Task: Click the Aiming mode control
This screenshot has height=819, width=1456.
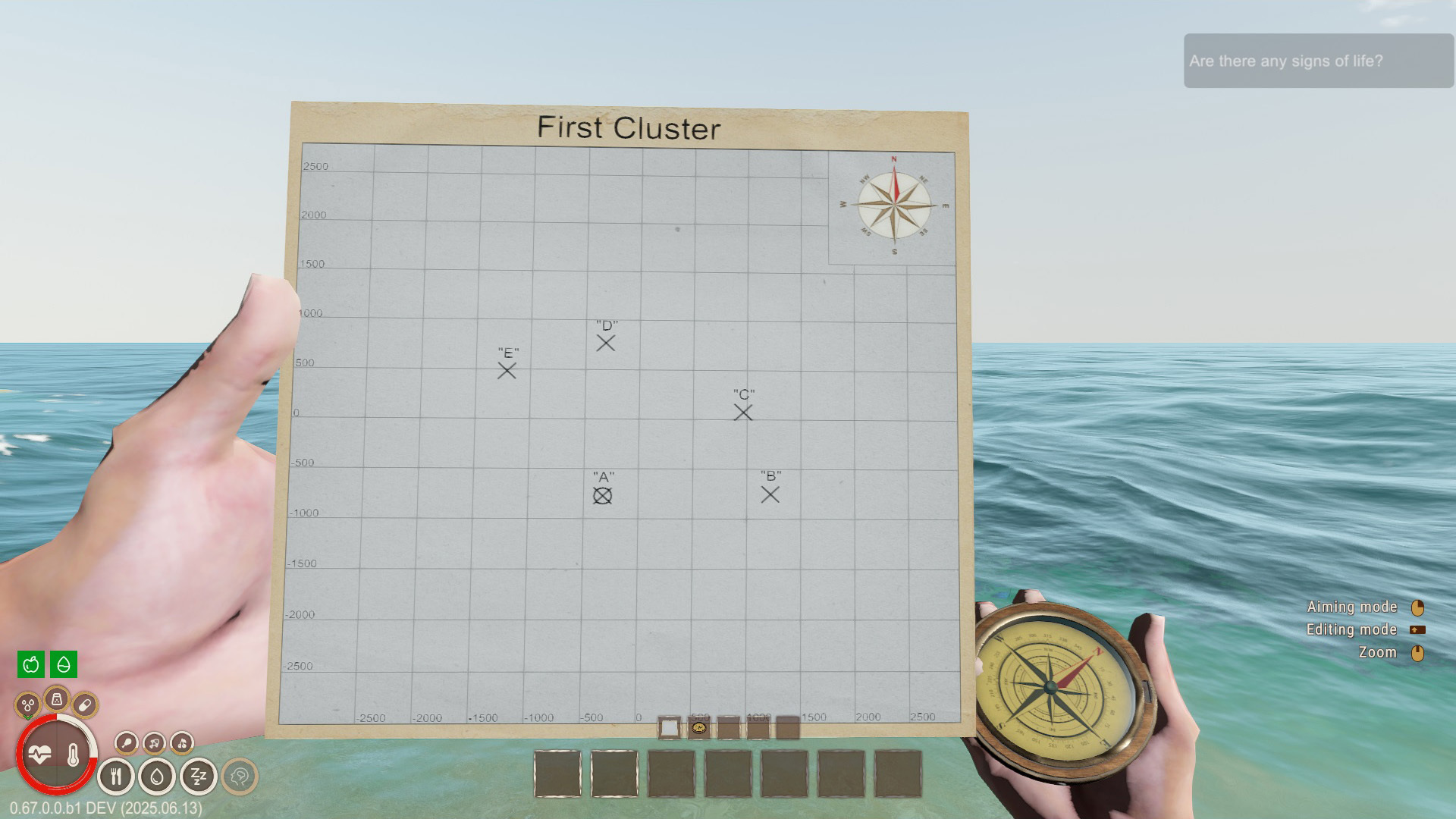Action: (1353, 607)
